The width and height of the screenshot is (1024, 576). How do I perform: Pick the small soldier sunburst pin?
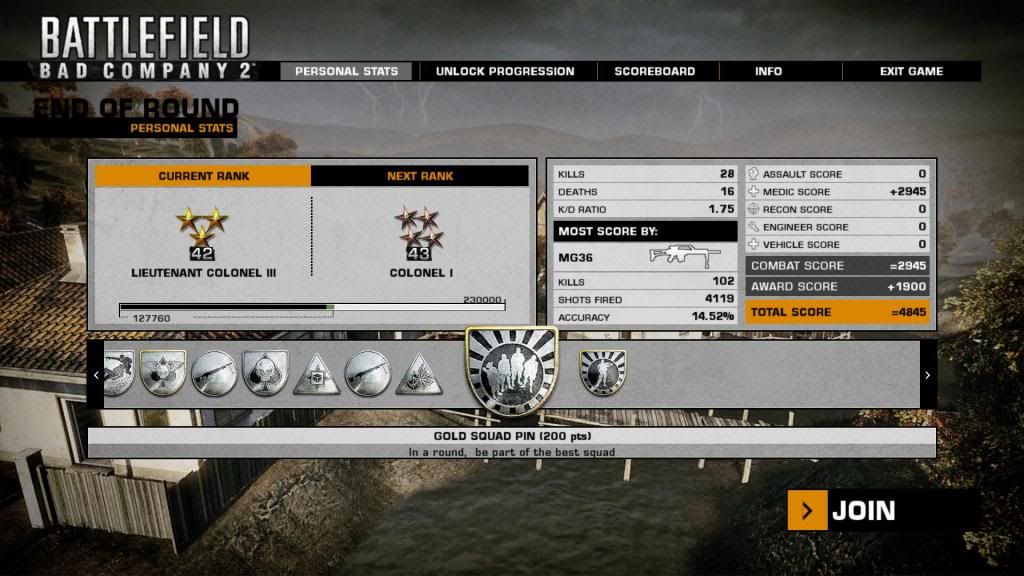point(603,372)
